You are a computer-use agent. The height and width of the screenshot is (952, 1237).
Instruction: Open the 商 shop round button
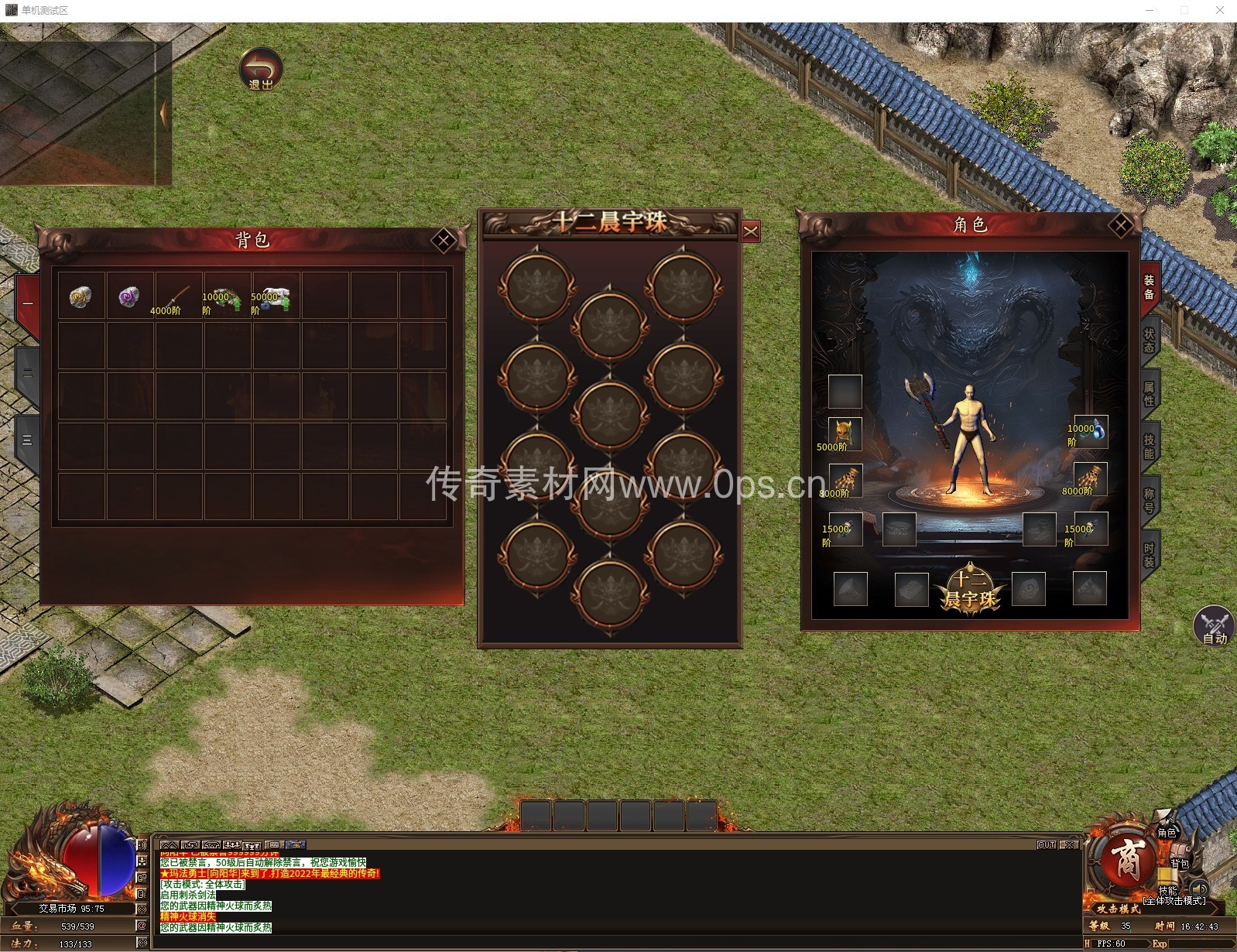pos(1127,861)
